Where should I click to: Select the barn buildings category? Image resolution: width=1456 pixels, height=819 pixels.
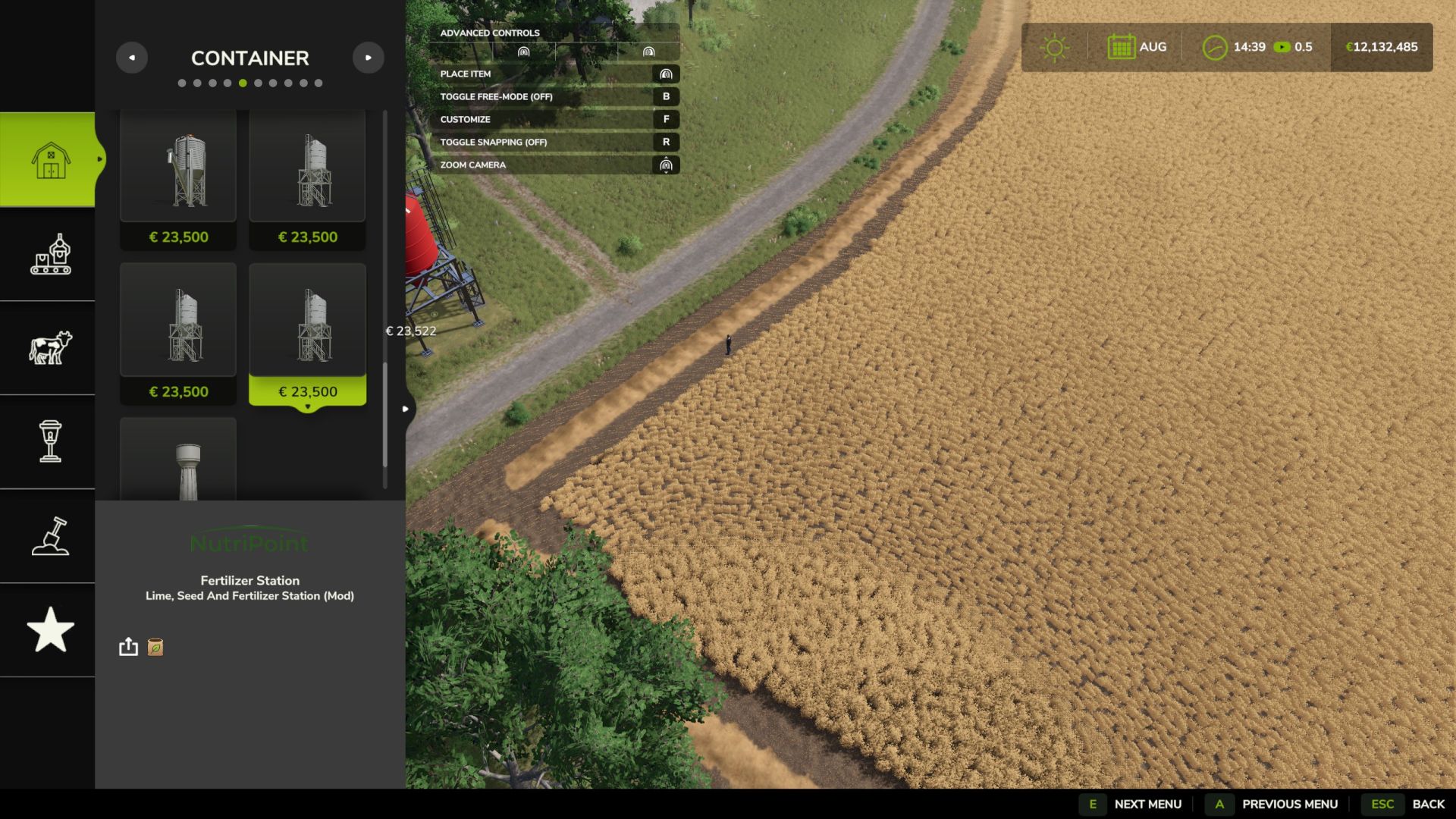tap(50, 159)
